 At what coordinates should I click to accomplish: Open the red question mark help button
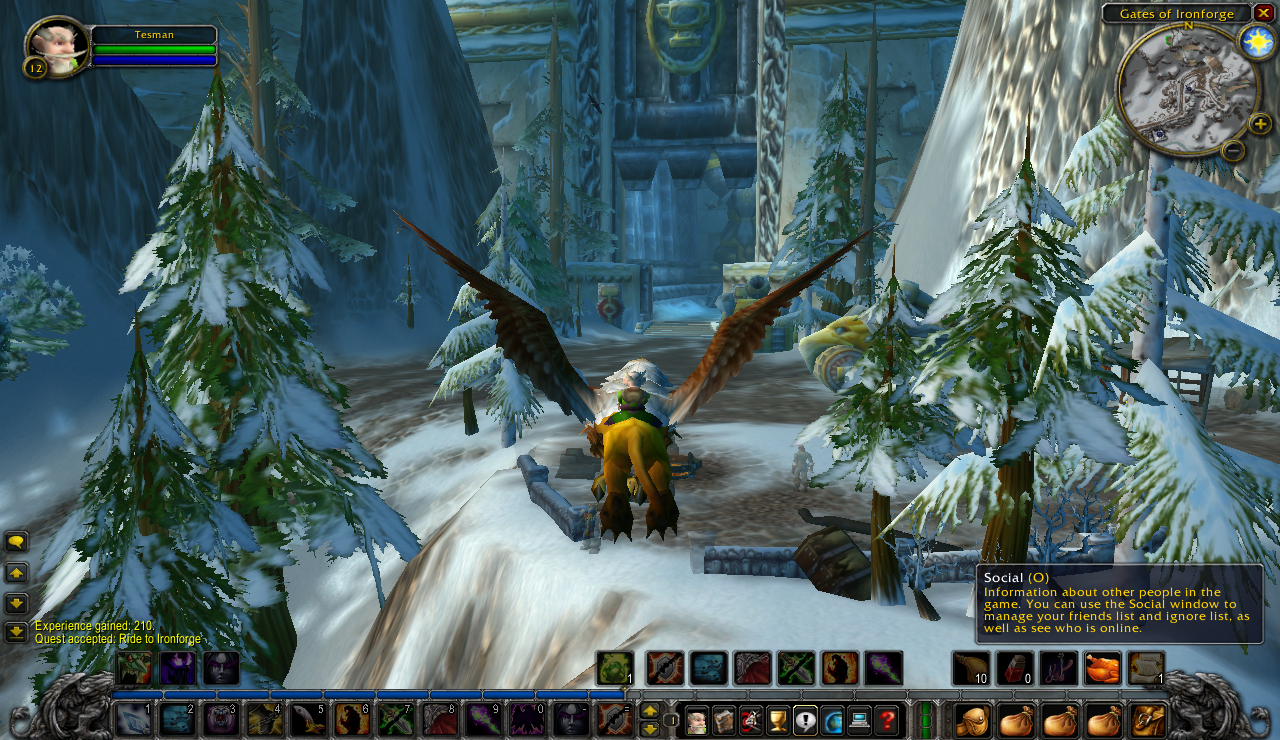click(887, 720)
